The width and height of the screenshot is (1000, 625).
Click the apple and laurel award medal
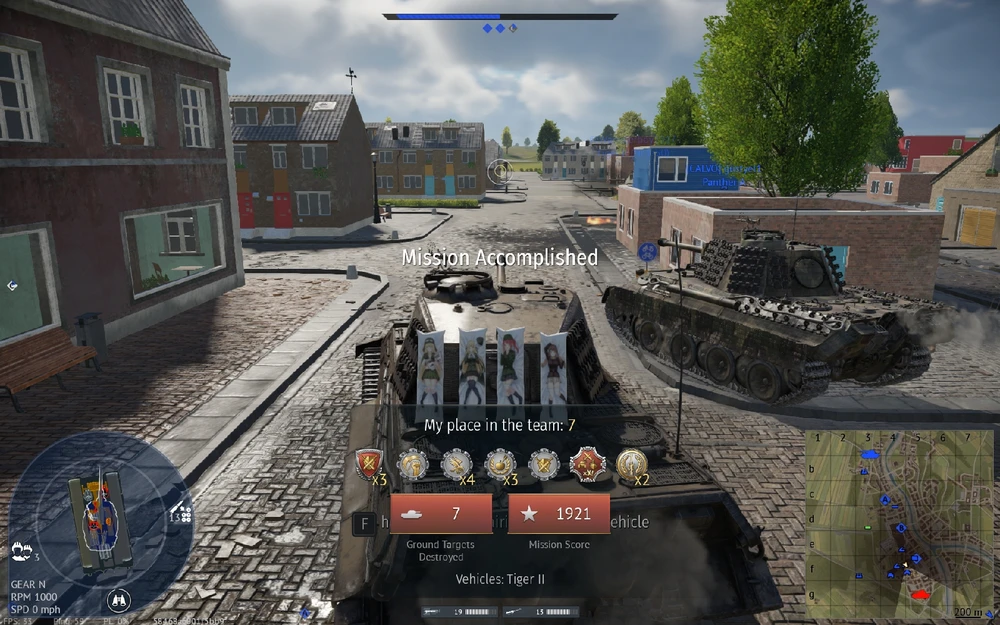point(500,463)
